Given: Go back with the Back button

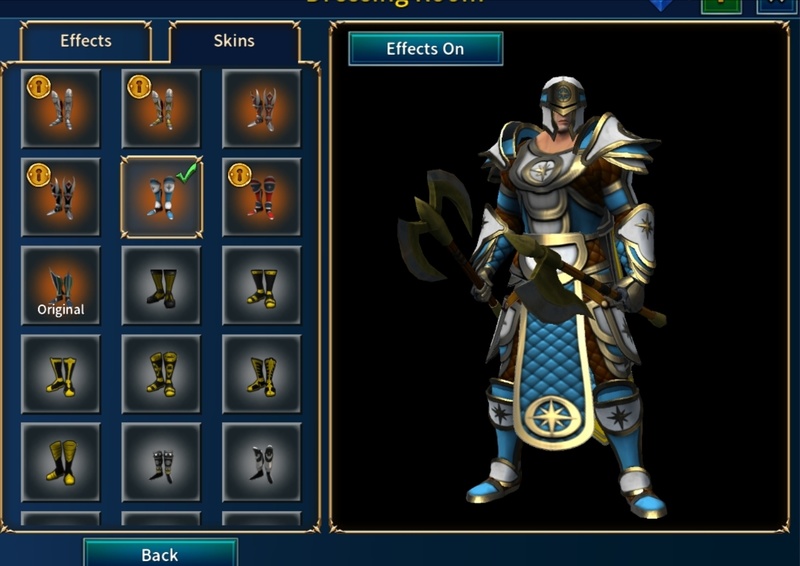Looking at the screenshot, I should click(160, 553).
